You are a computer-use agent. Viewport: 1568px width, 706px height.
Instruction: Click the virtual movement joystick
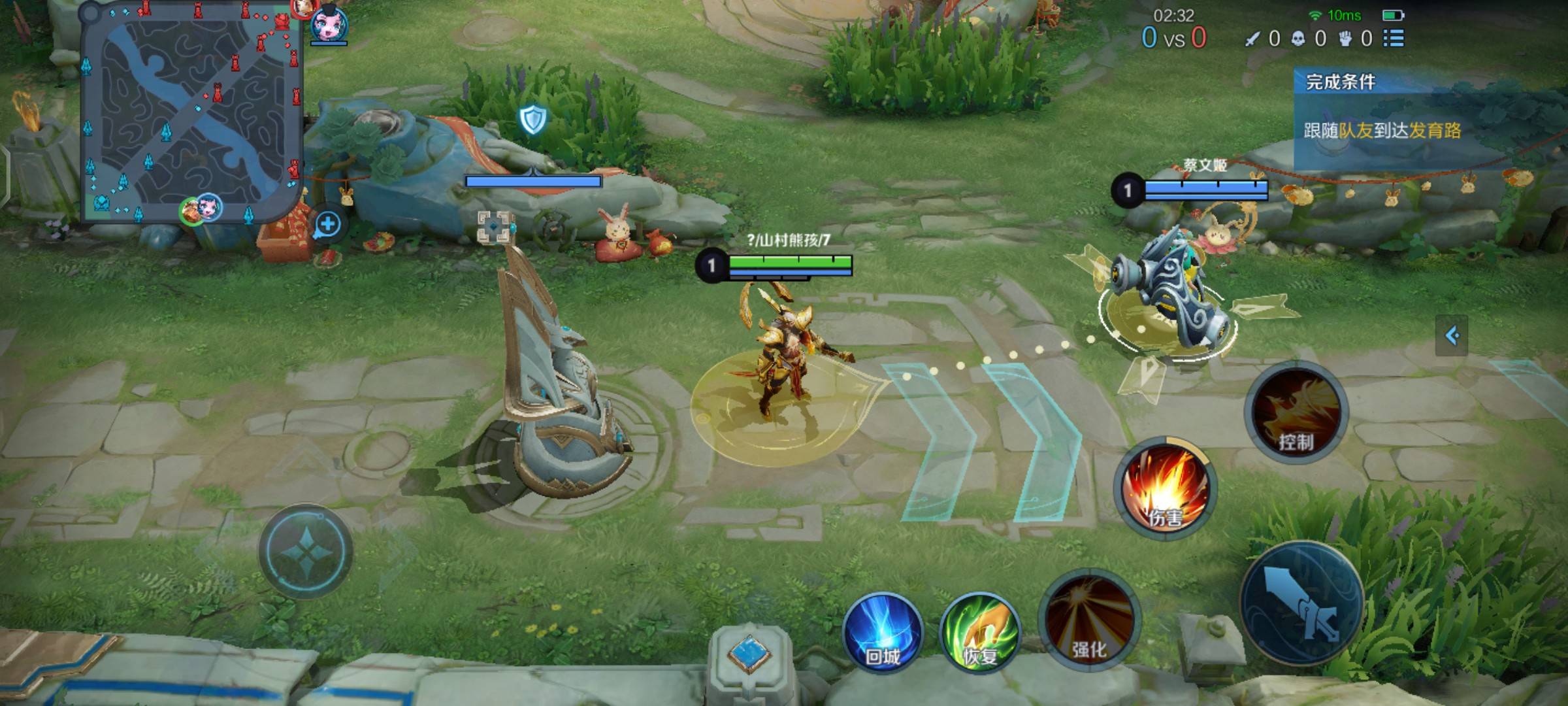306,551
